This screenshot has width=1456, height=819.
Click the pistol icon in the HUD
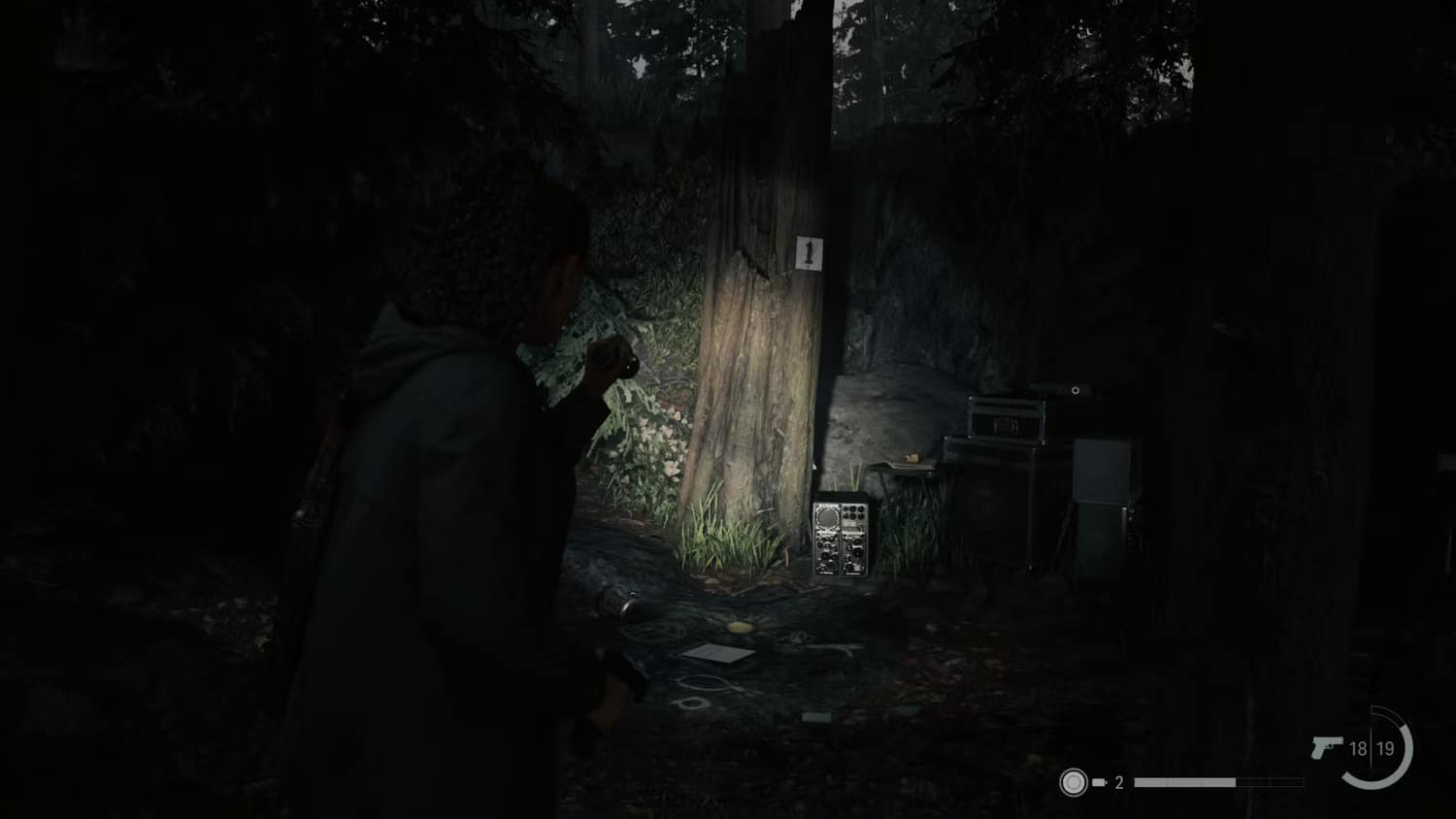[1326, 745]
